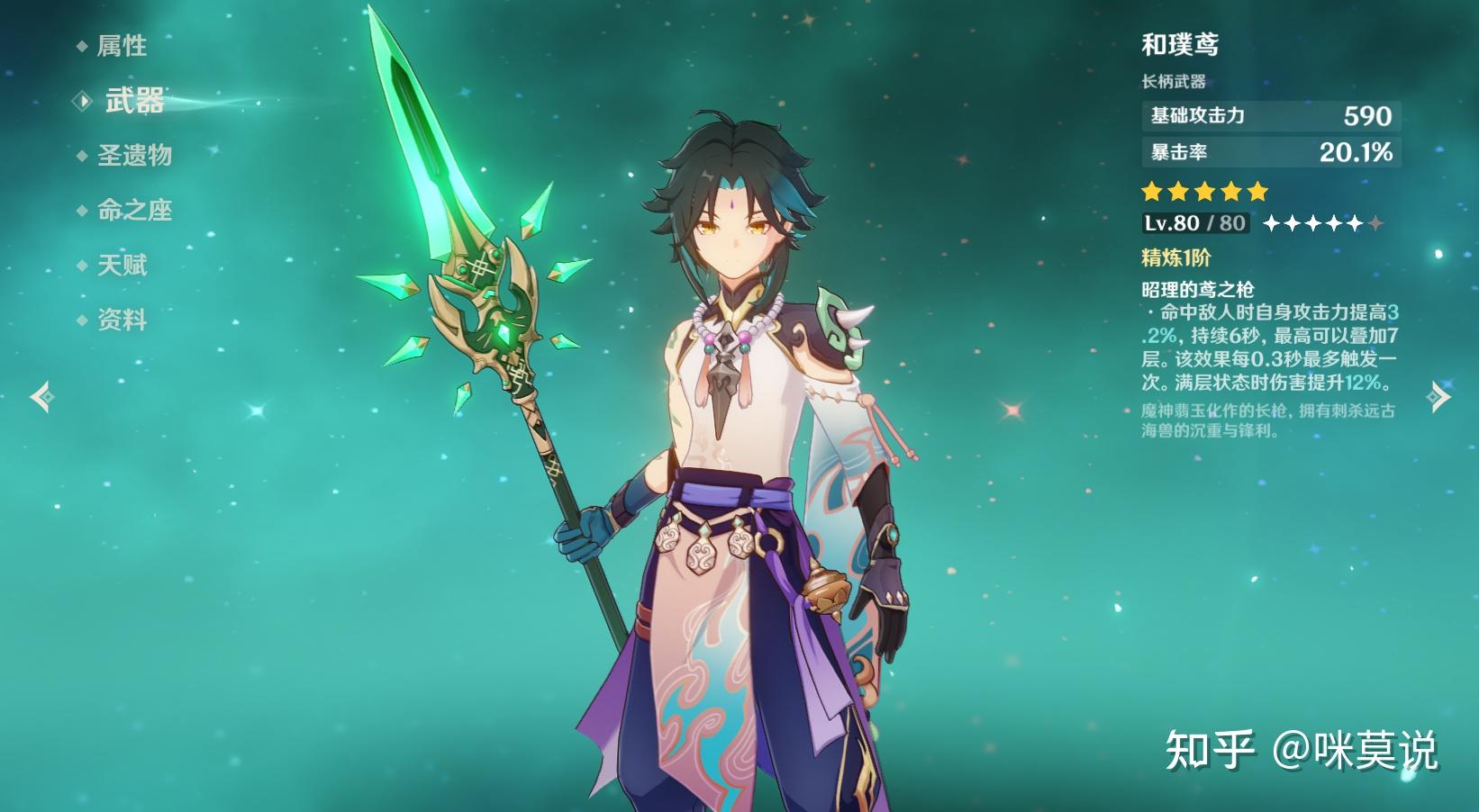Go to the next character with right arrow

click(x=1438, y=396)
